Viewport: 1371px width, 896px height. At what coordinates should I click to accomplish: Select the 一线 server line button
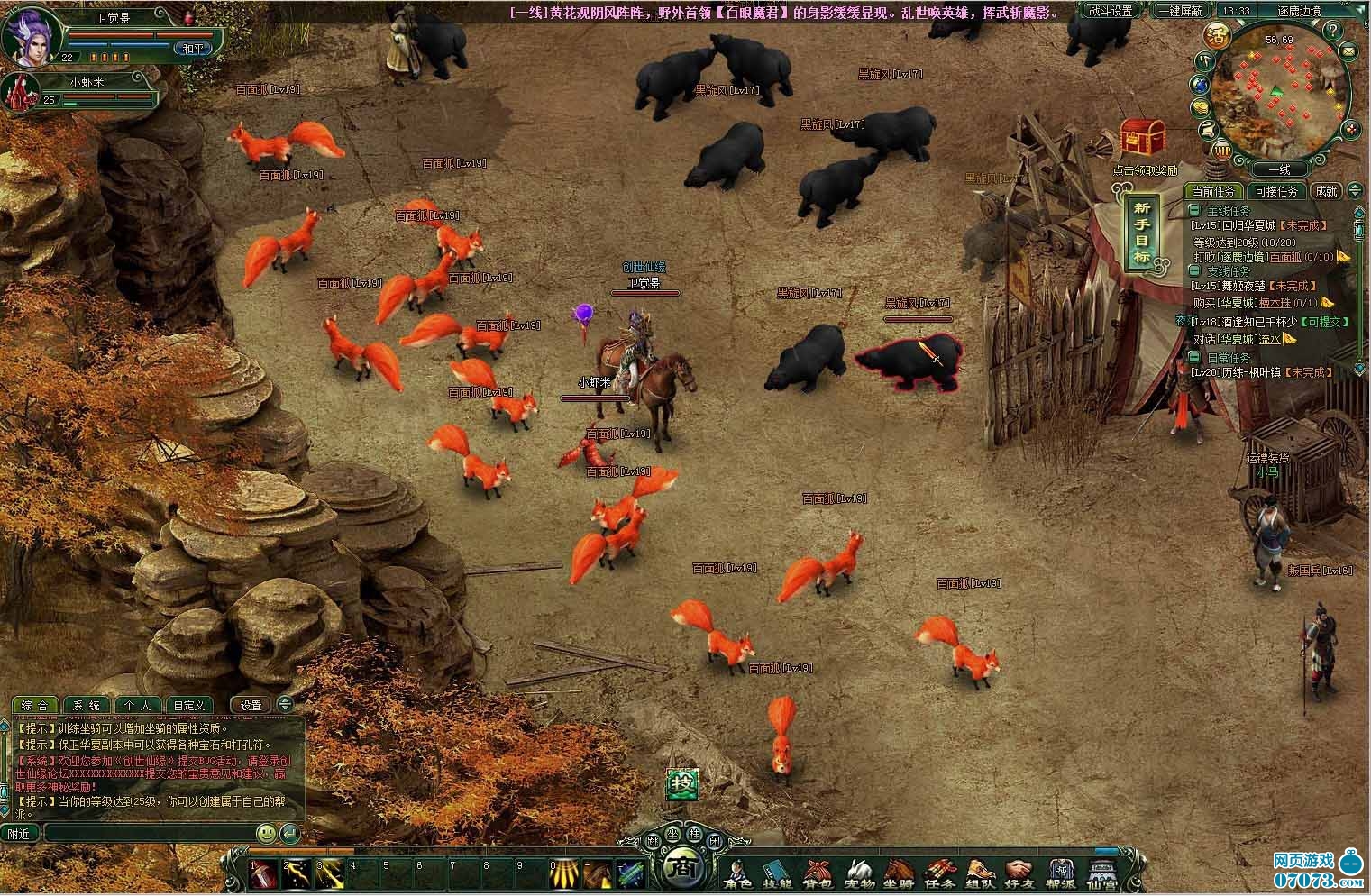tap(1279, 169)
